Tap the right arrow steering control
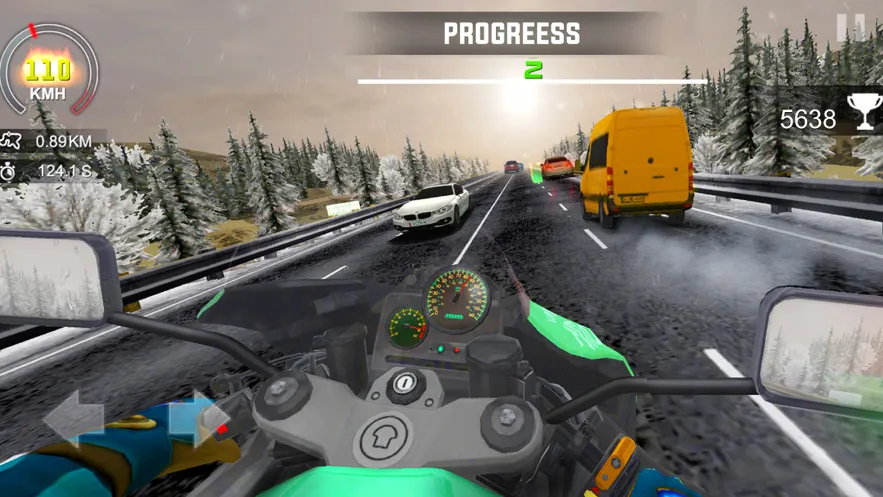Screen dimensions: 883x497 point(195,417)
